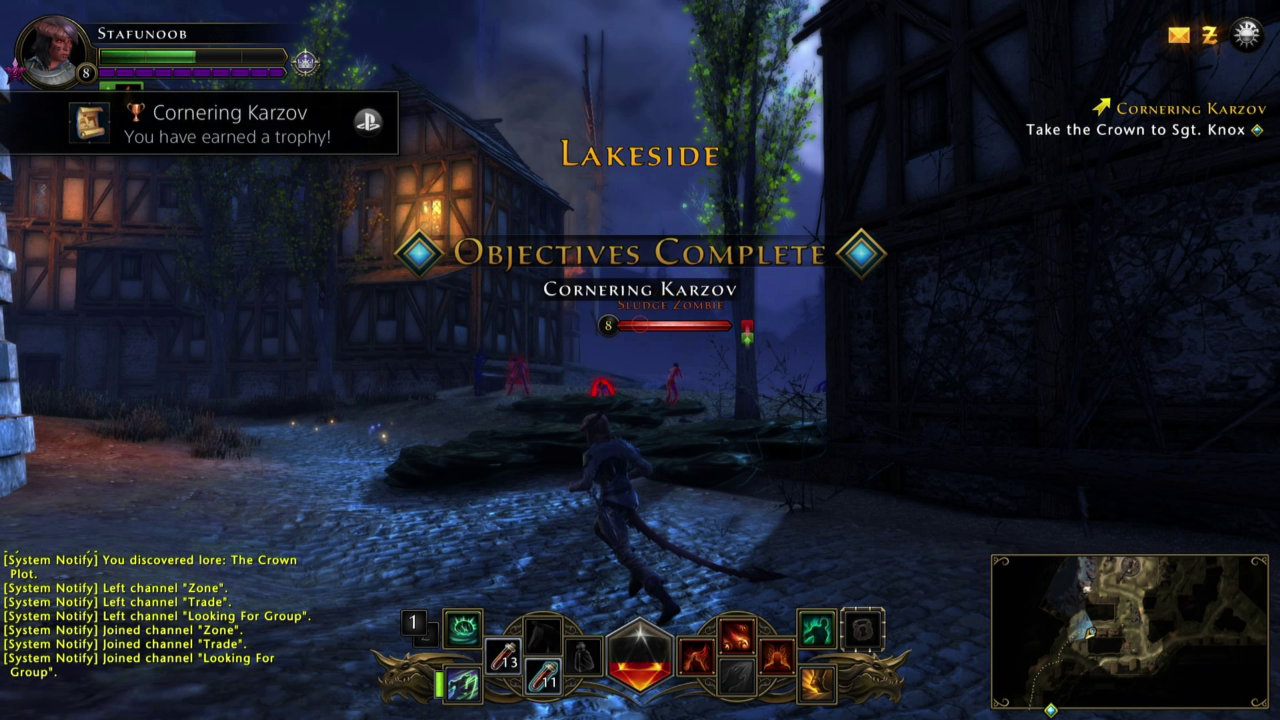
Task: Activate the blue-green dash ability
Action: pos(462,685)
